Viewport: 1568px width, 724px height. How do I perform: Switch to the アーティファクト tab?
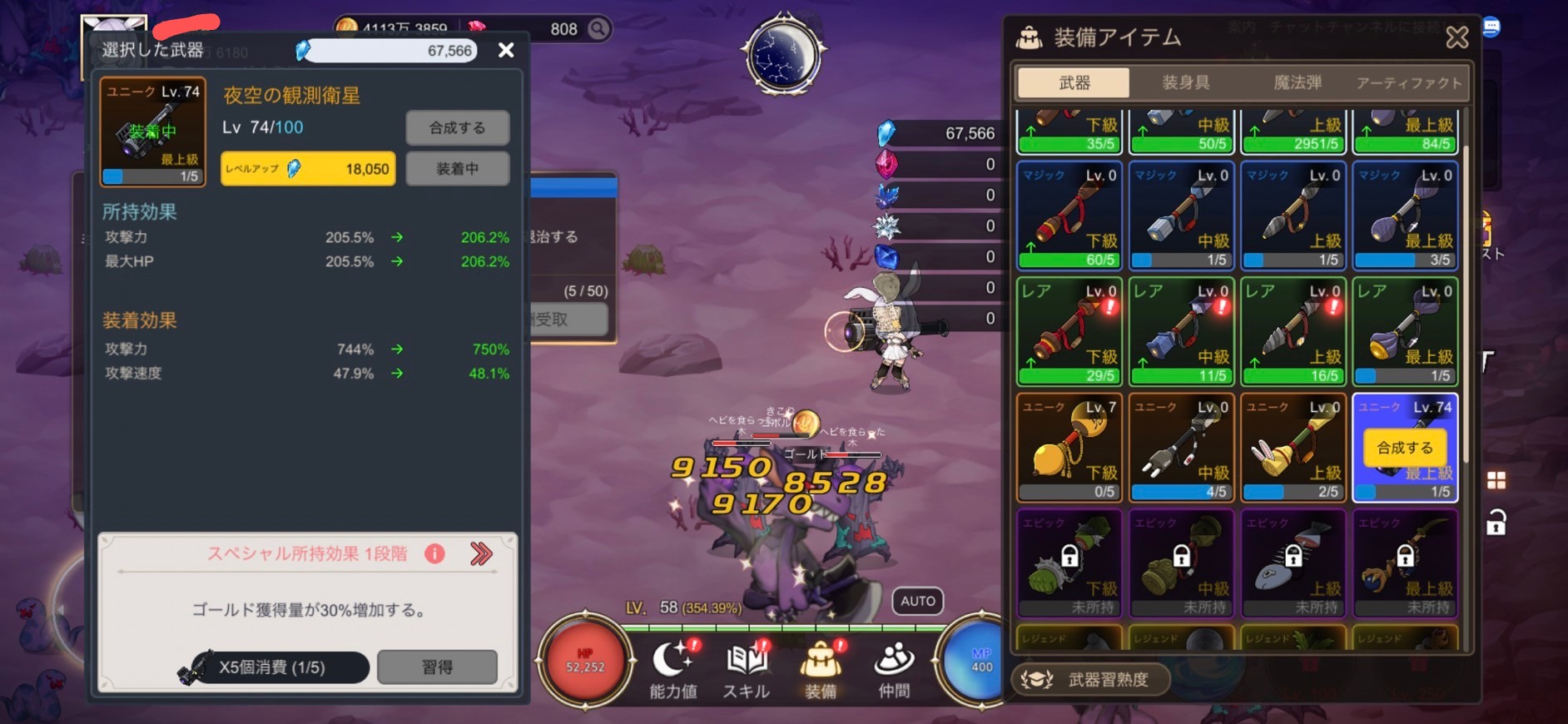(1408, 82)
